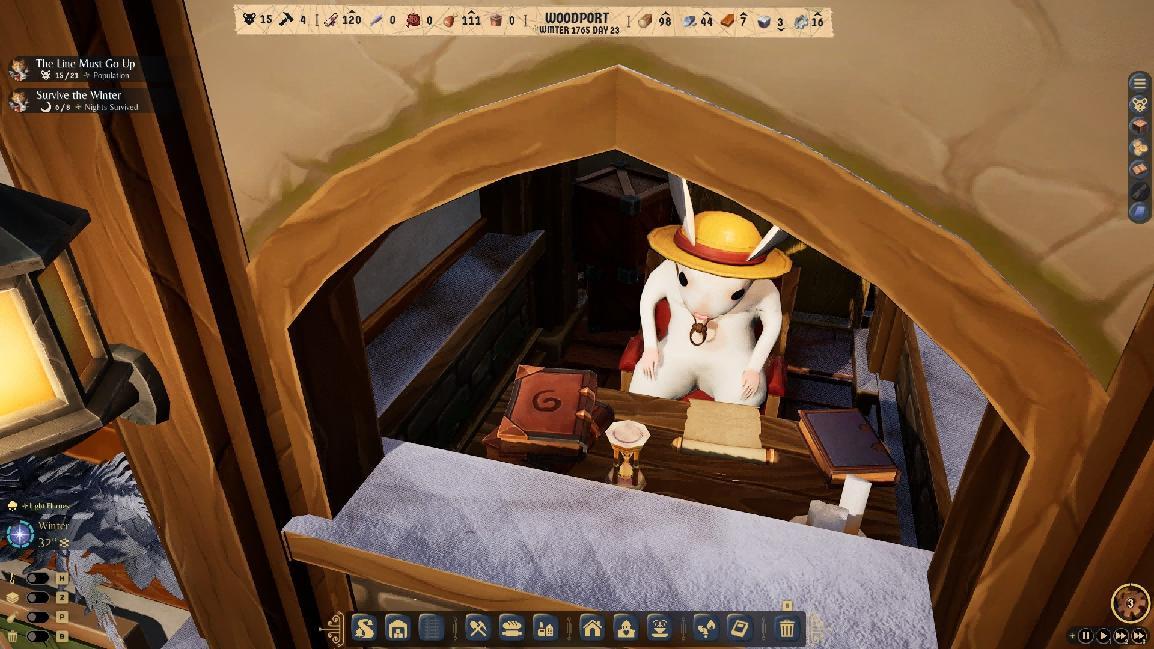Click the winter season indicator orb
The image size is (1154, 649).
click(x=20, y=534)
